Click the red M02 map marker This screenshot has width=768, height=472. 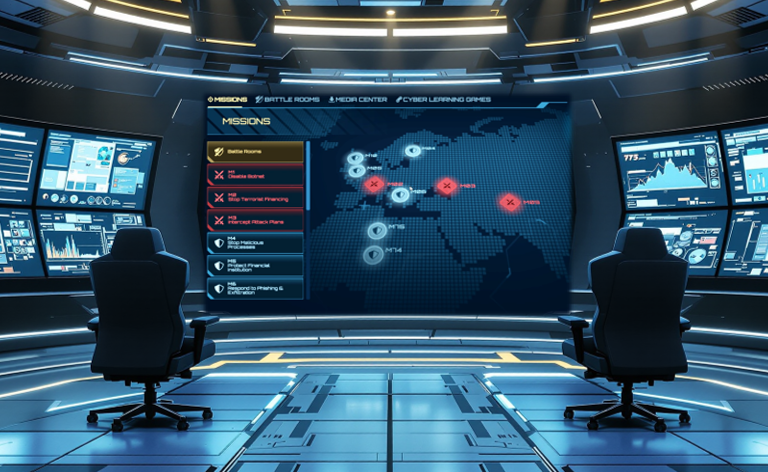click(x=374, y=185)
